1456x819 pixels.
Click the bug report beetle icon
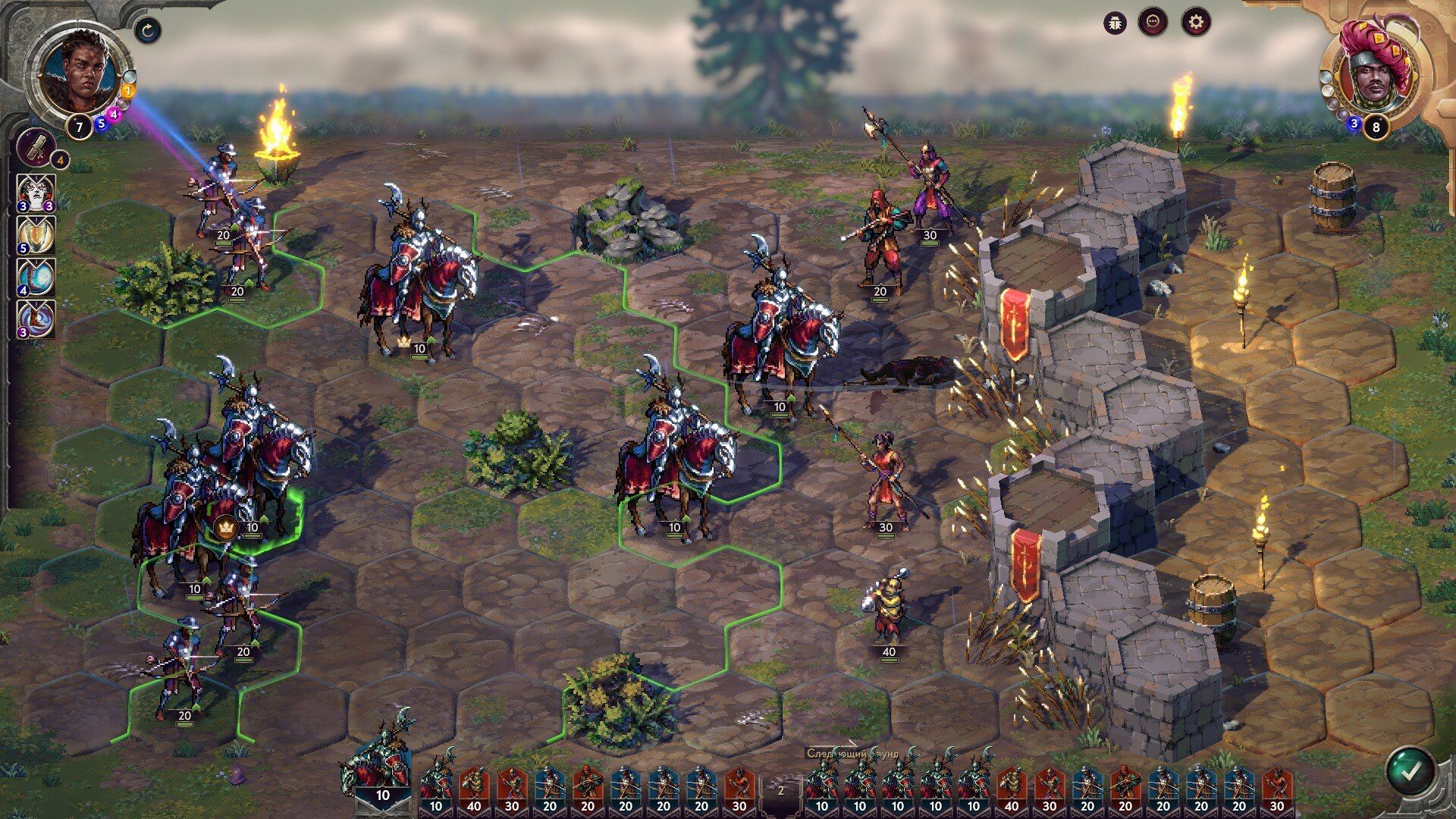1115,22
